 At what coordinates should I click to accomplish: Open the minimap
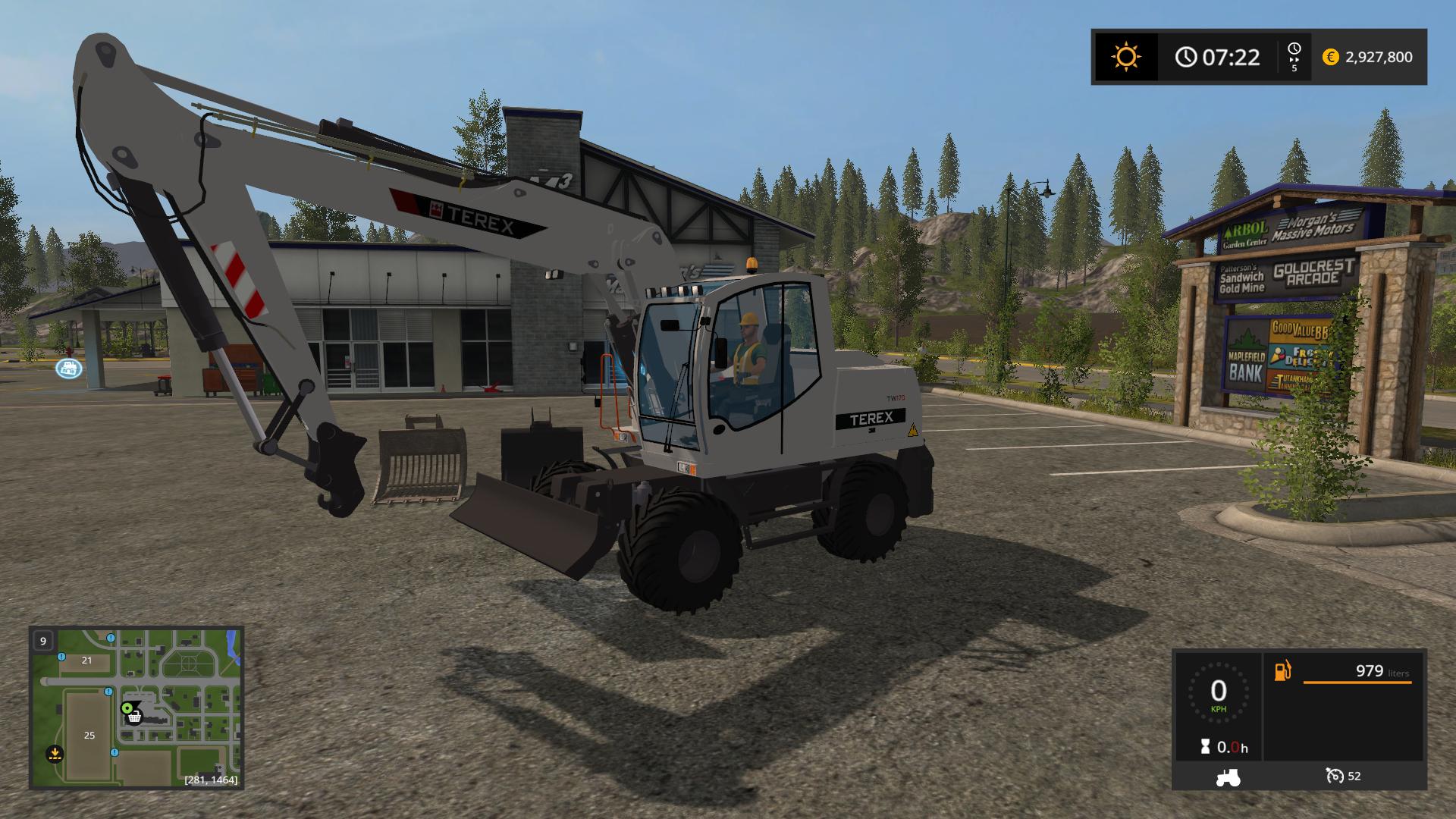coord(136,707)
